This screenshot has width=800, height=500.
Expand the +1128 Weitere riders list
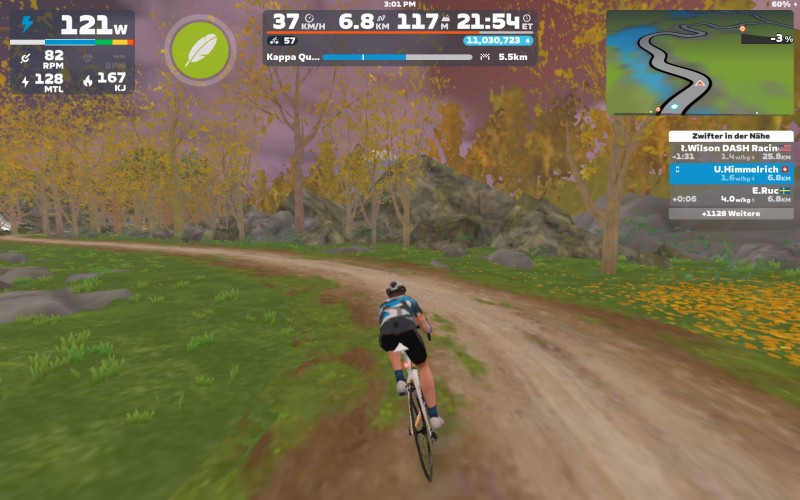pos(730,213)
